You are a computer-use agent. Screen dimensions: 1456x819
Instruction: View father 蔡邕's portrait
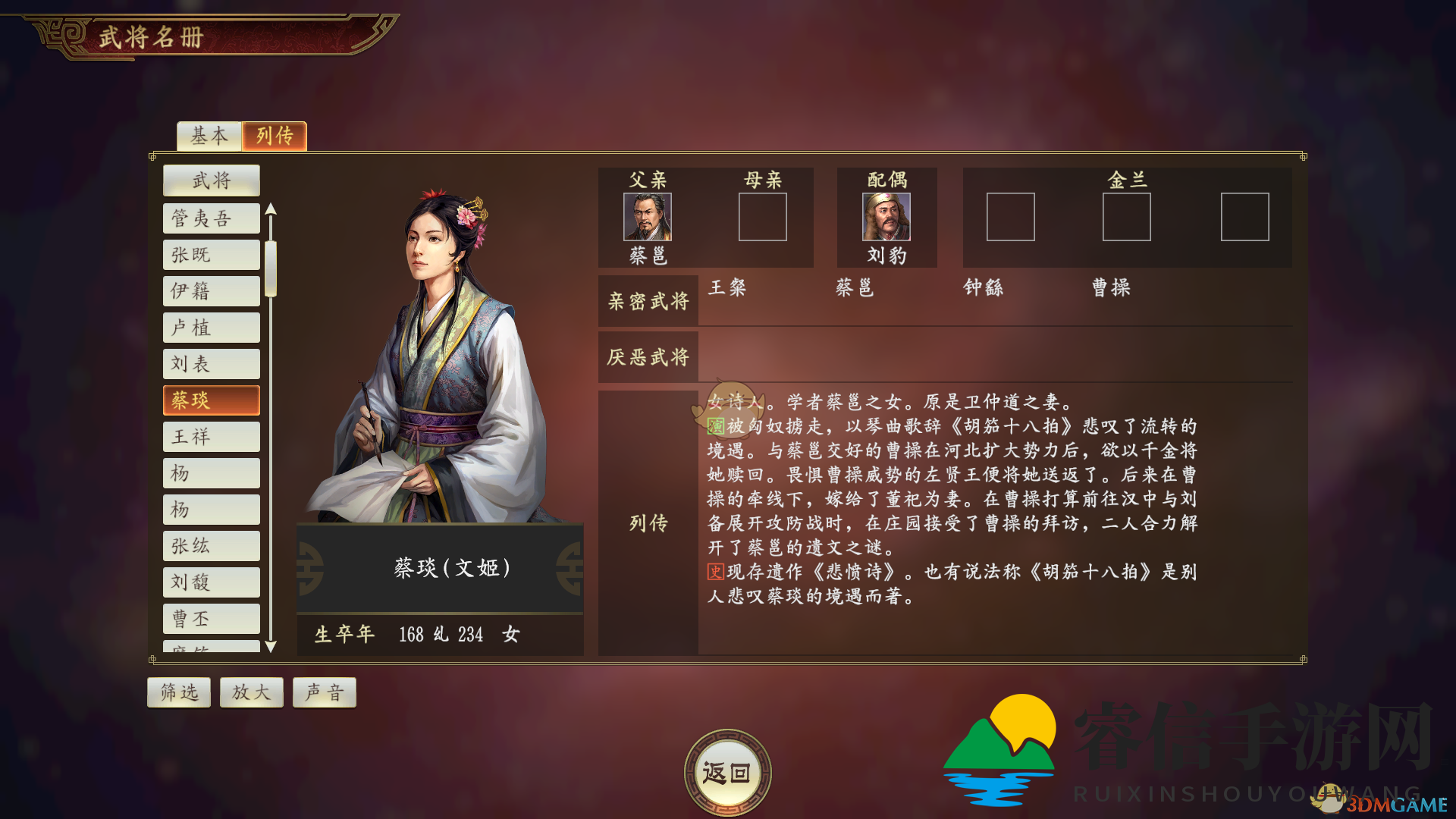click(x=648, y=217)
